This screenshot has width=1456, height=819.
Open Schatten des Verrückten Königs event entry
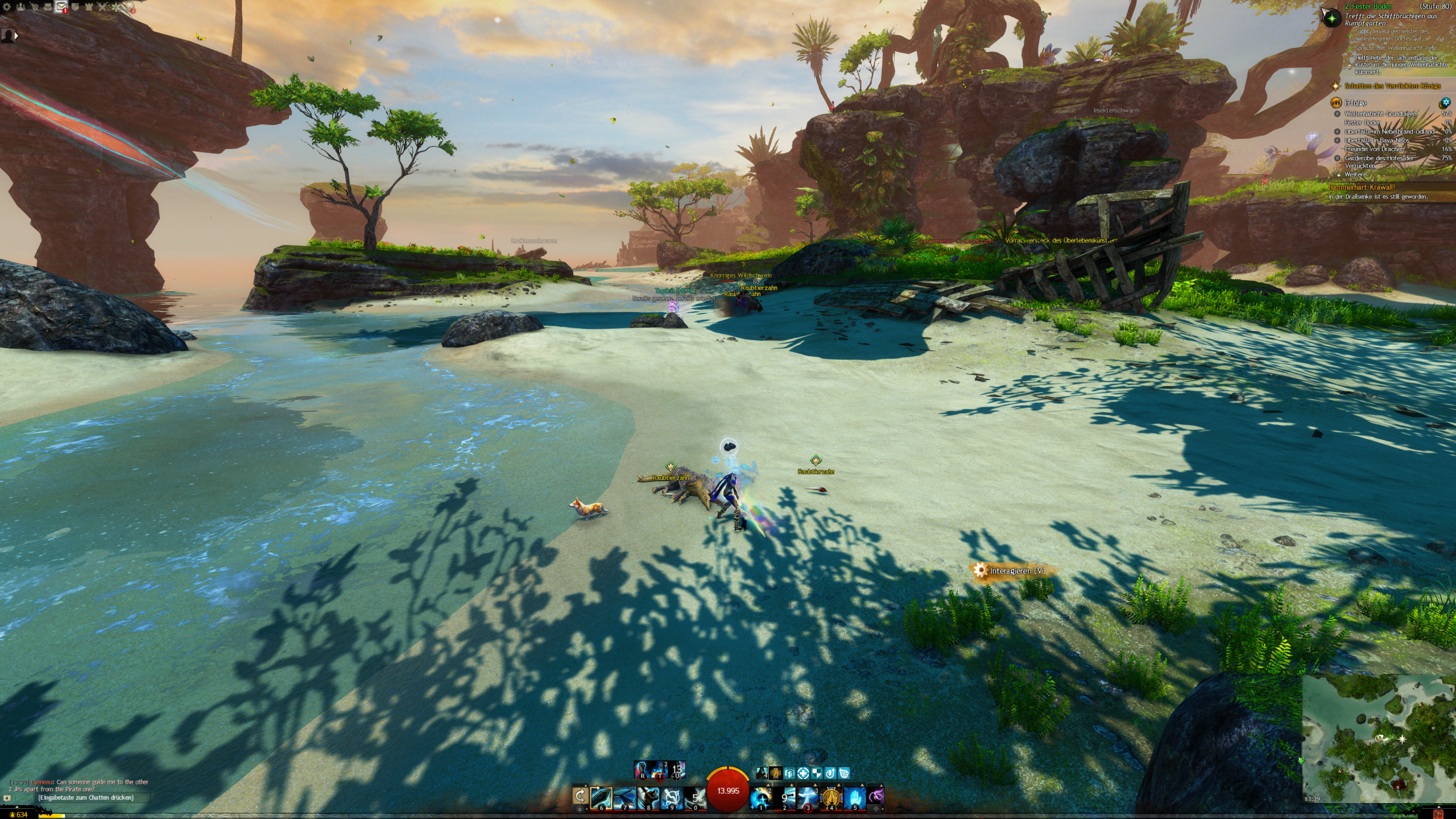[x=1392, y=86]
